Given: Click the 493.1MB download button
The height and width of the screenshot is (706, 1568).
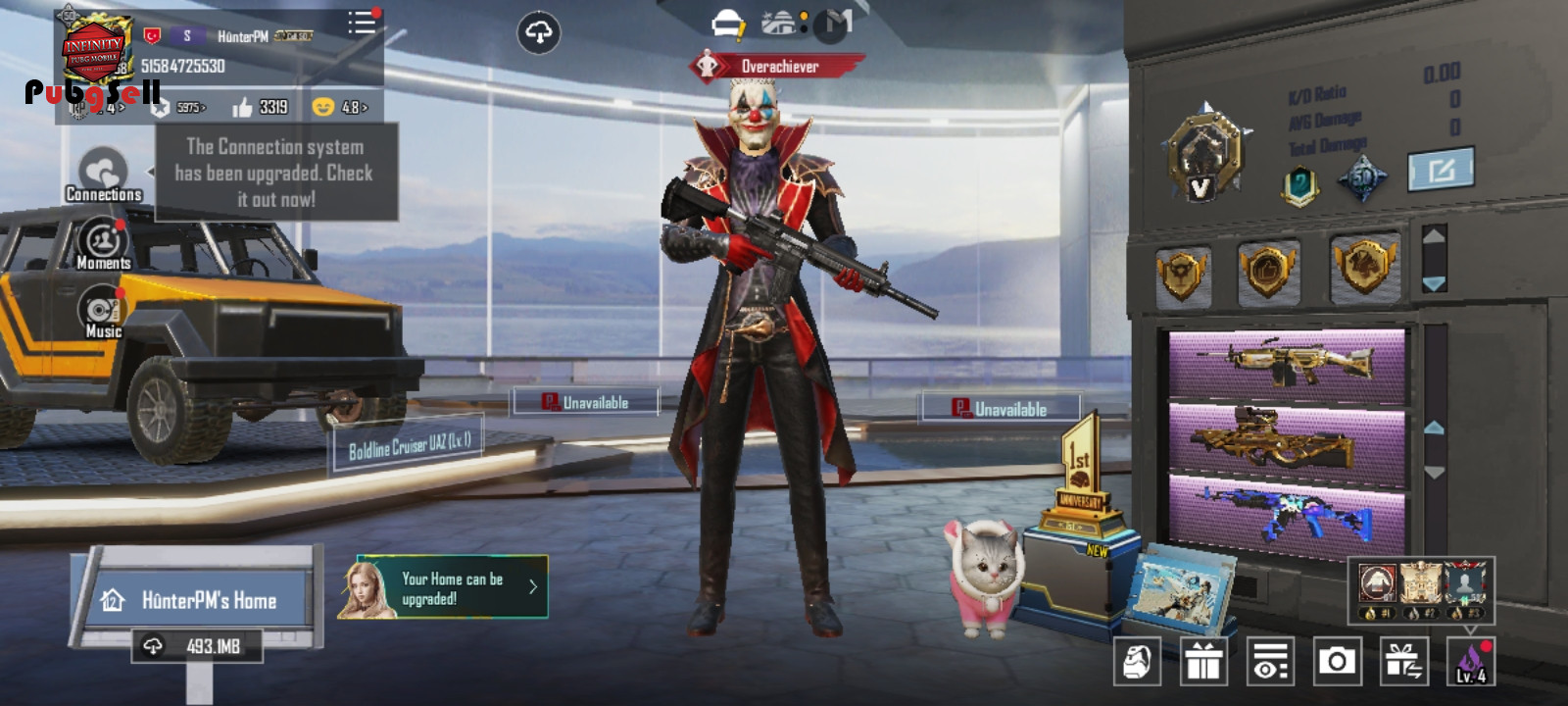Looking at the screenshot, I should coord(197,646).
